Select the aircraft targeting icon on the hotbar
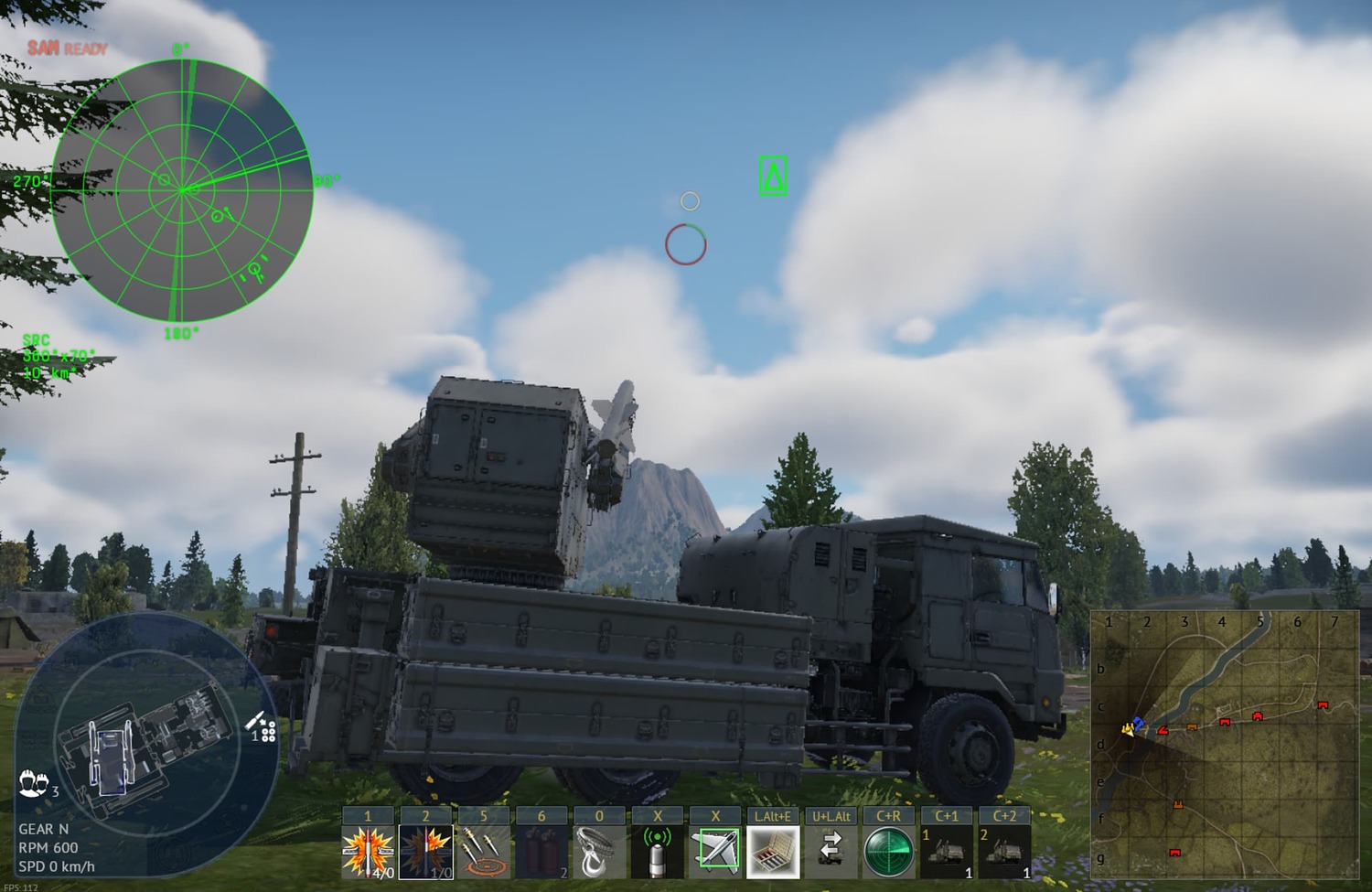Screen dimensions: 1372x892 coord(716,851)
